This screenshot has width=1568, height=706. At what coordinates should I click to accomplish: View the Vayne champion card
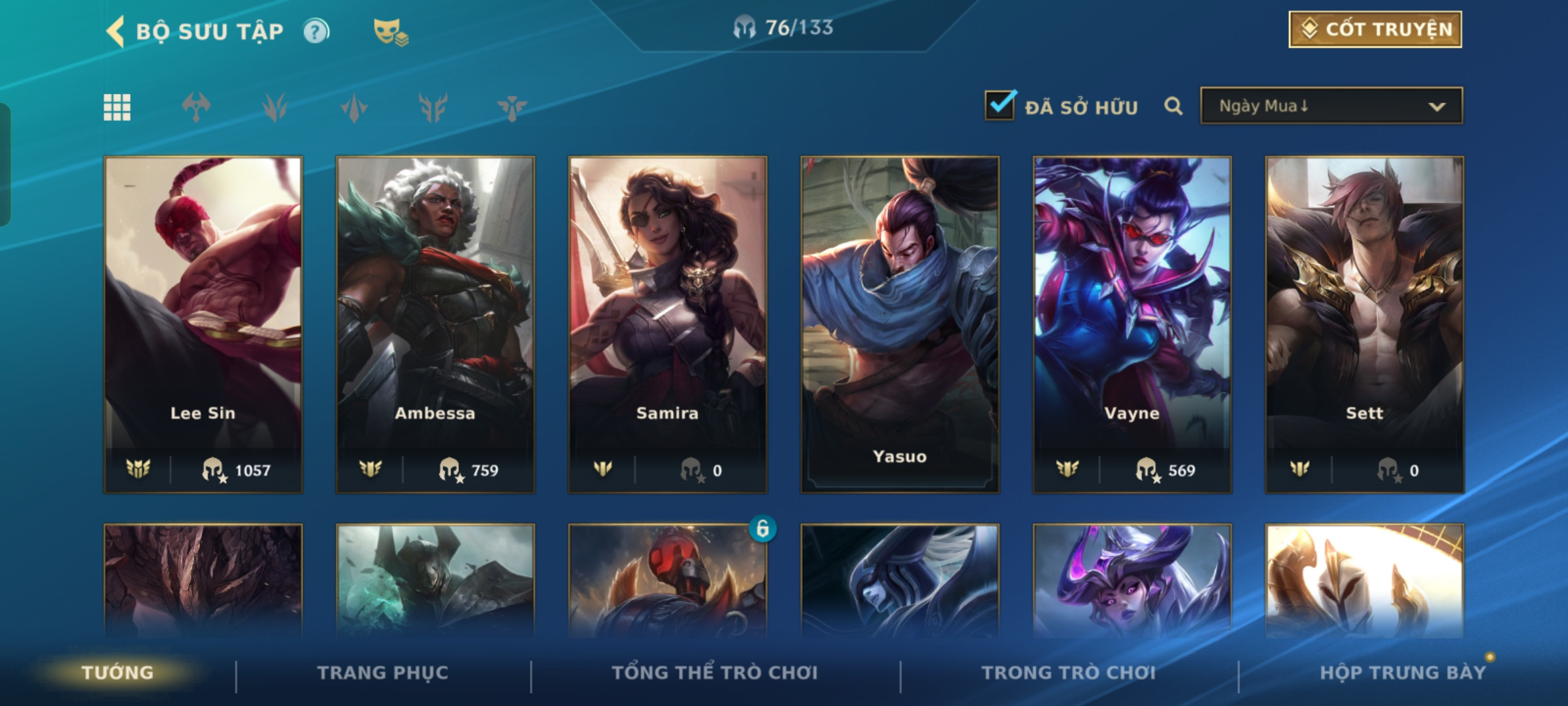1132,324
